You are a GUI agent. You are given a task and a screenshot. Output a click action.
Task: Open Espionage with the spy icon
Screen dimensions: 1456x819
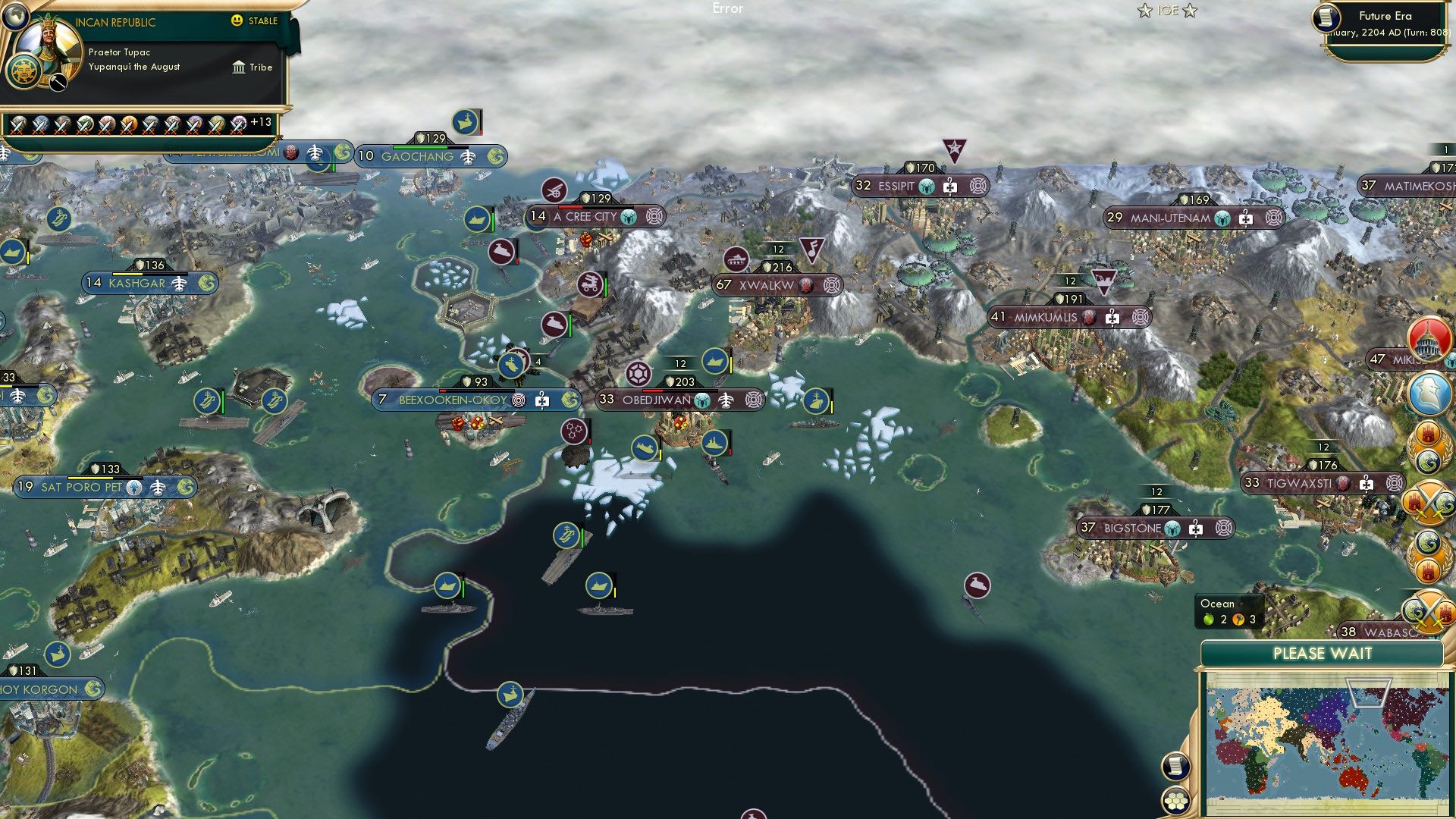click(x=1429, y=391)
